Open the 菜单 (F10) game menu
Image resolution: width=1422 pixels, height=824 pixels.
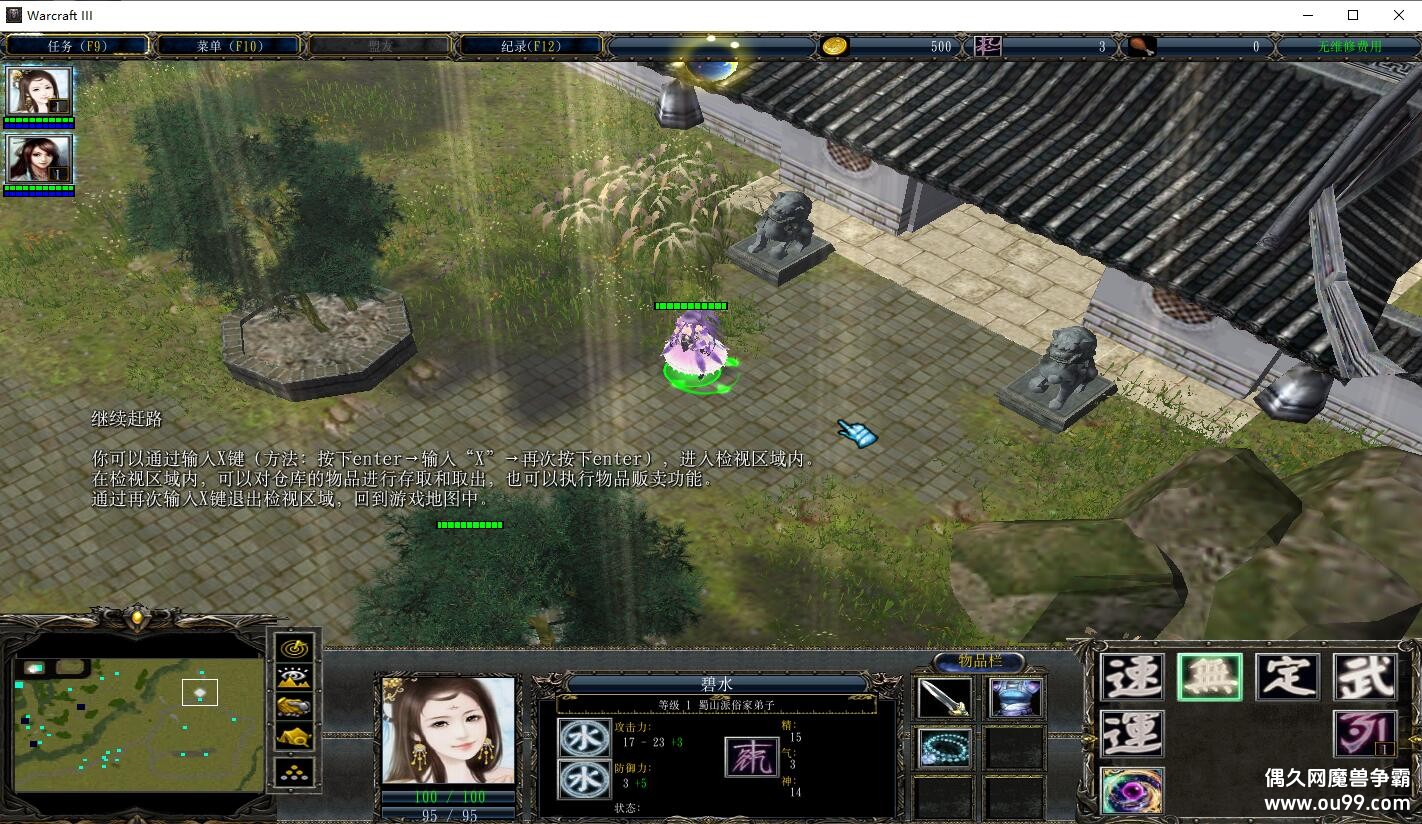click(x=229, y=46)
